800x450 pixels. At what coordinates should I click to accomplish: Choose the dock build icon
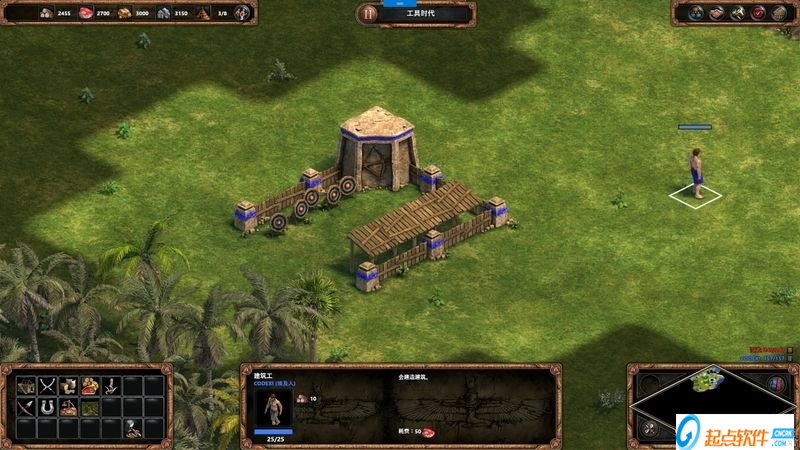pos(111,385)
